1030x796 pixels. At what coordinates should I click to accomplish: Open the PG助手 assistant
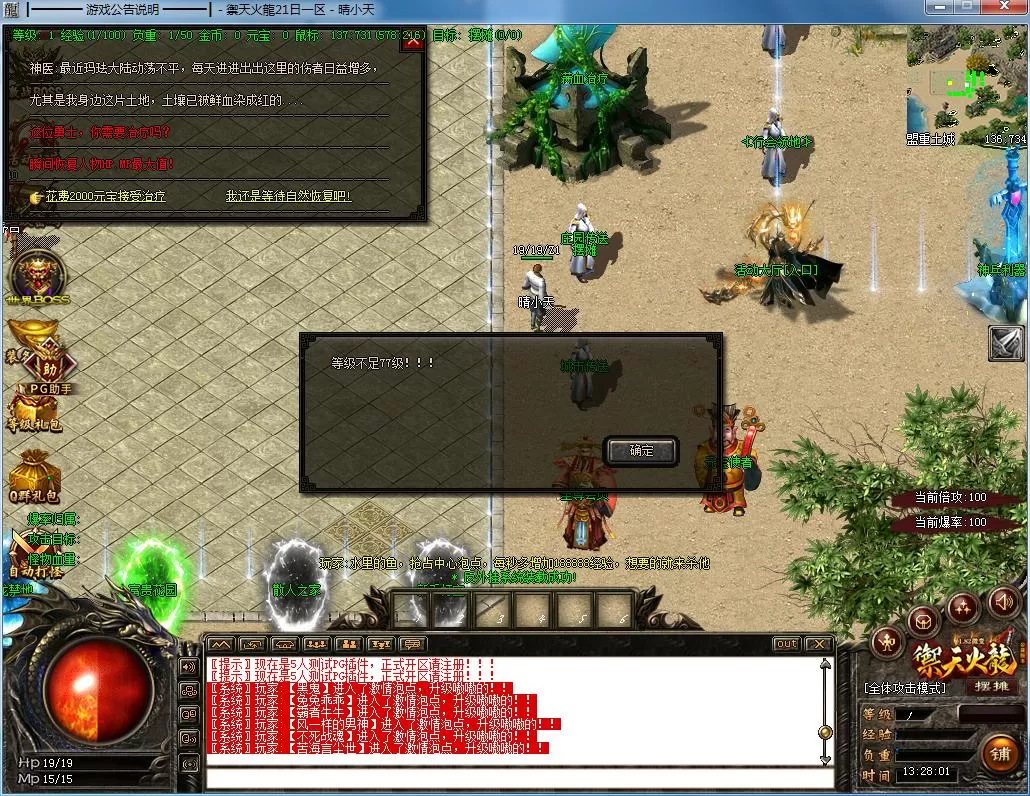click(45, 365)
